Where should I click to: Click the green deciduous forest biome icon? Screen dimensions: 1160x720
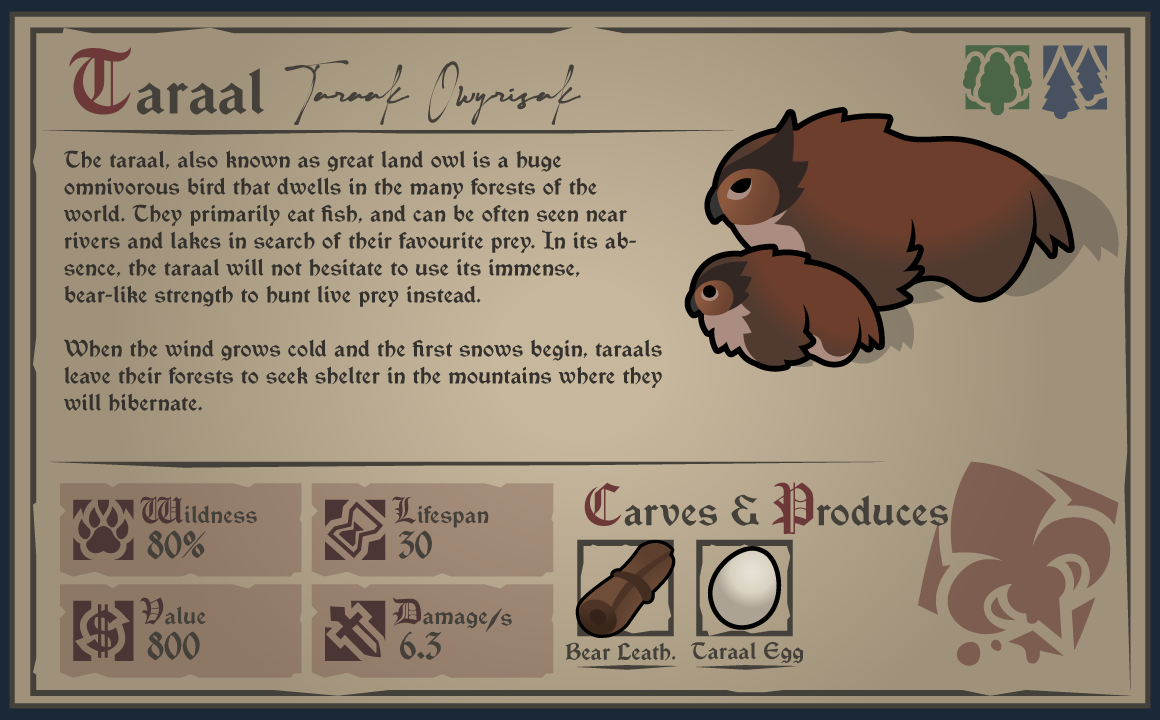[x=996, y=78]
